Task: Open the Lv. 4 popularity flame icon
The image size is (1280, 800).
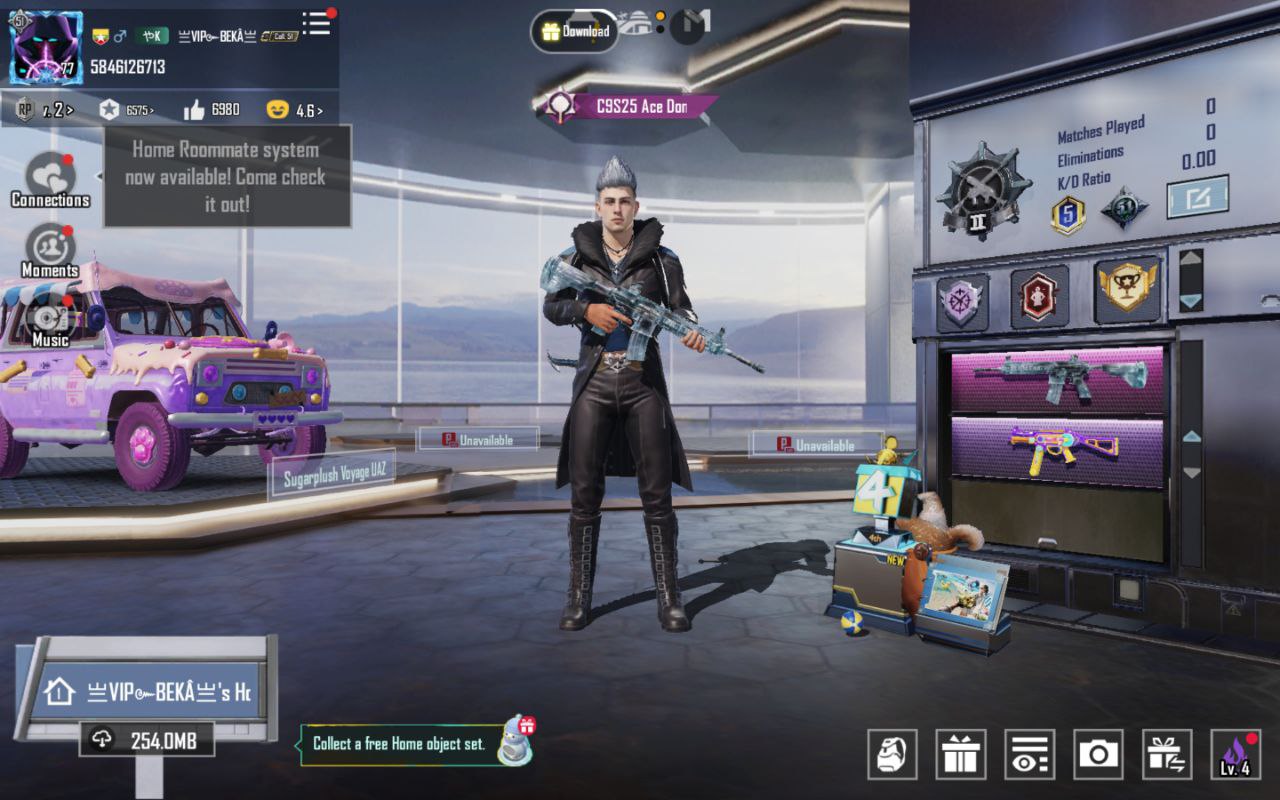Action: click(x=1235, y=754)
